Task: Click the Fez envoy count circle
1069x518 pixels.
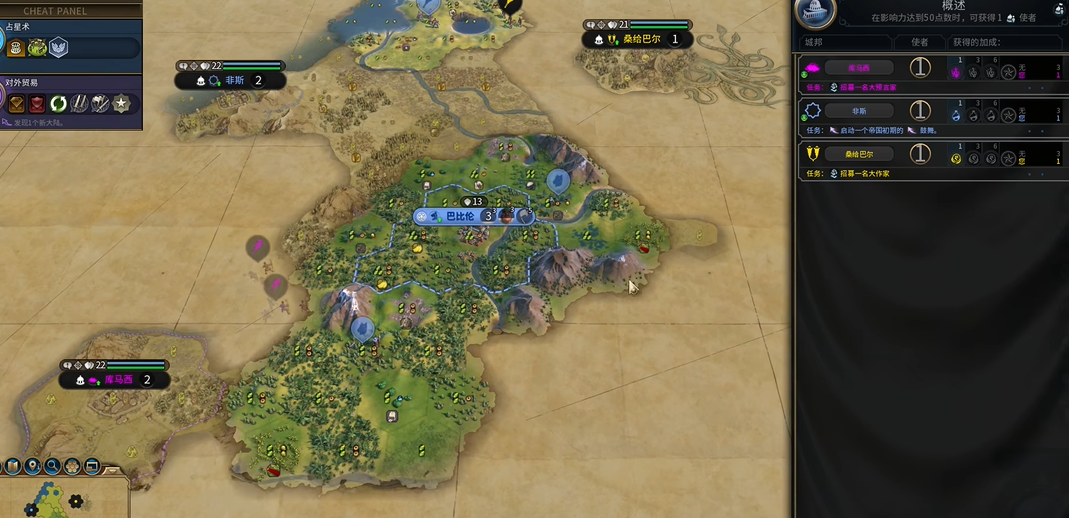Action: [920, 111]
